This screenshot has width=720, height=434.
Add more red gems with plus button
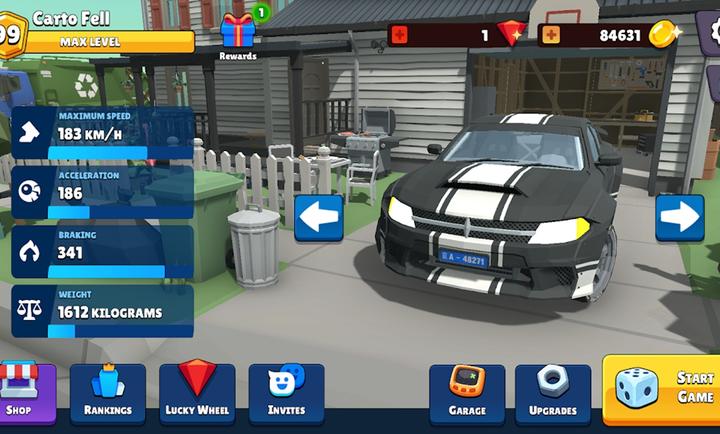400,35
